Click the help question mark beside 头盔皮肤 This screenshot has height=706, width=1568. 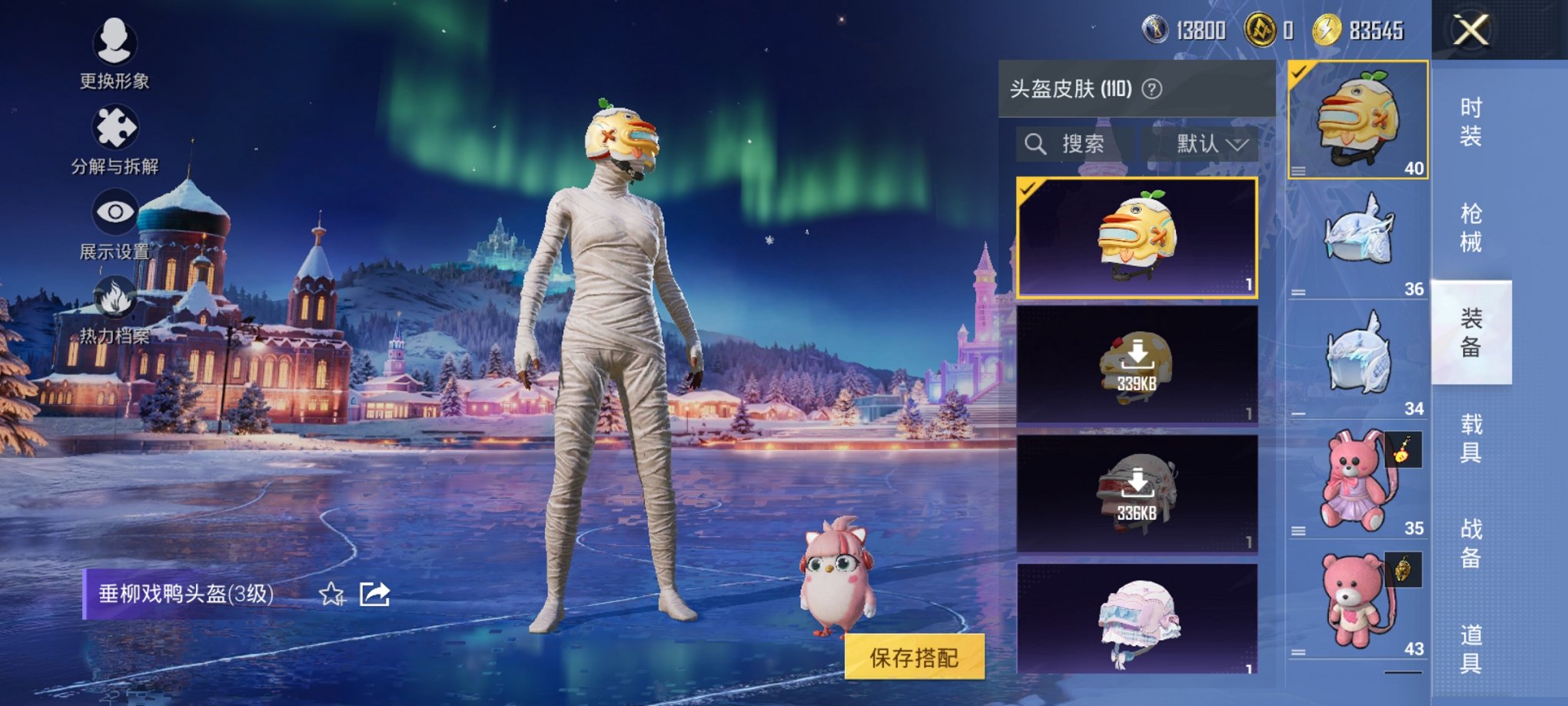tap(1151, 89)
